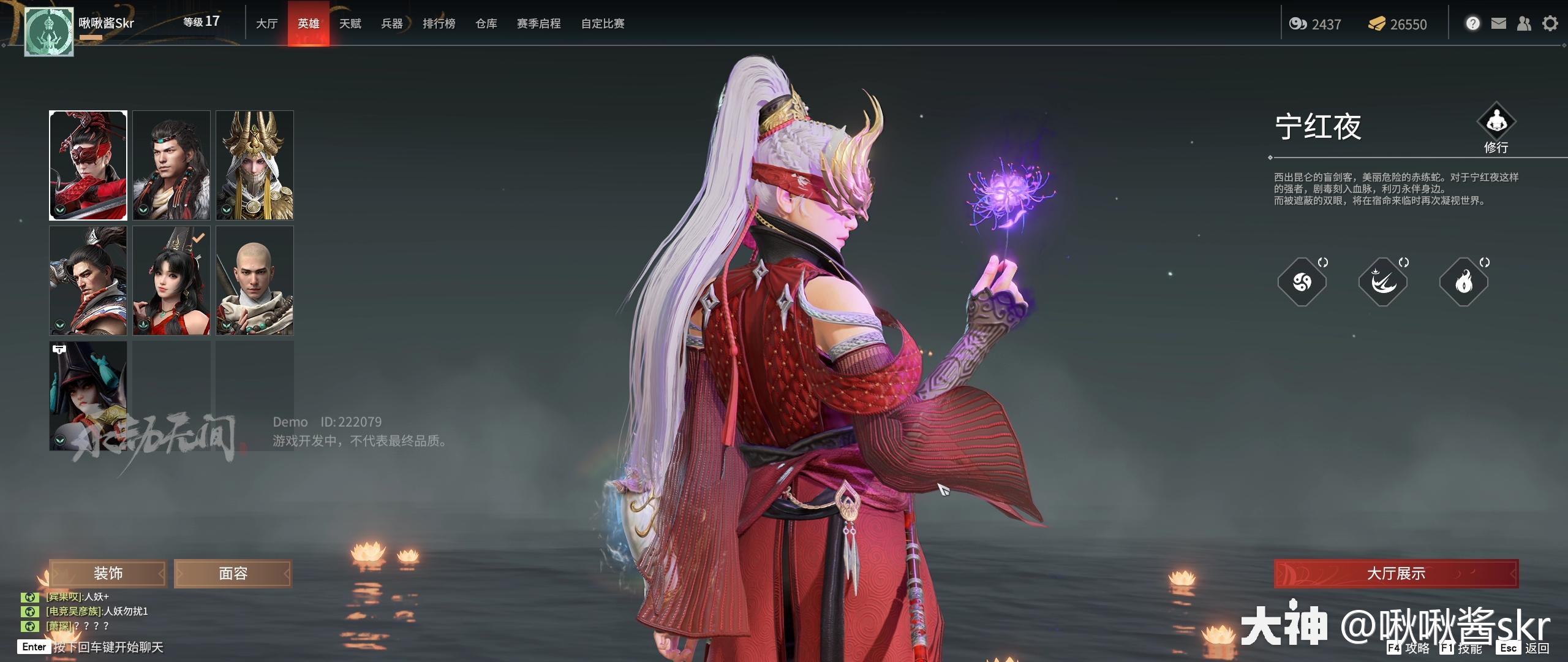
Task: Go to the 兵器 weapons tab
Action: 392,23
